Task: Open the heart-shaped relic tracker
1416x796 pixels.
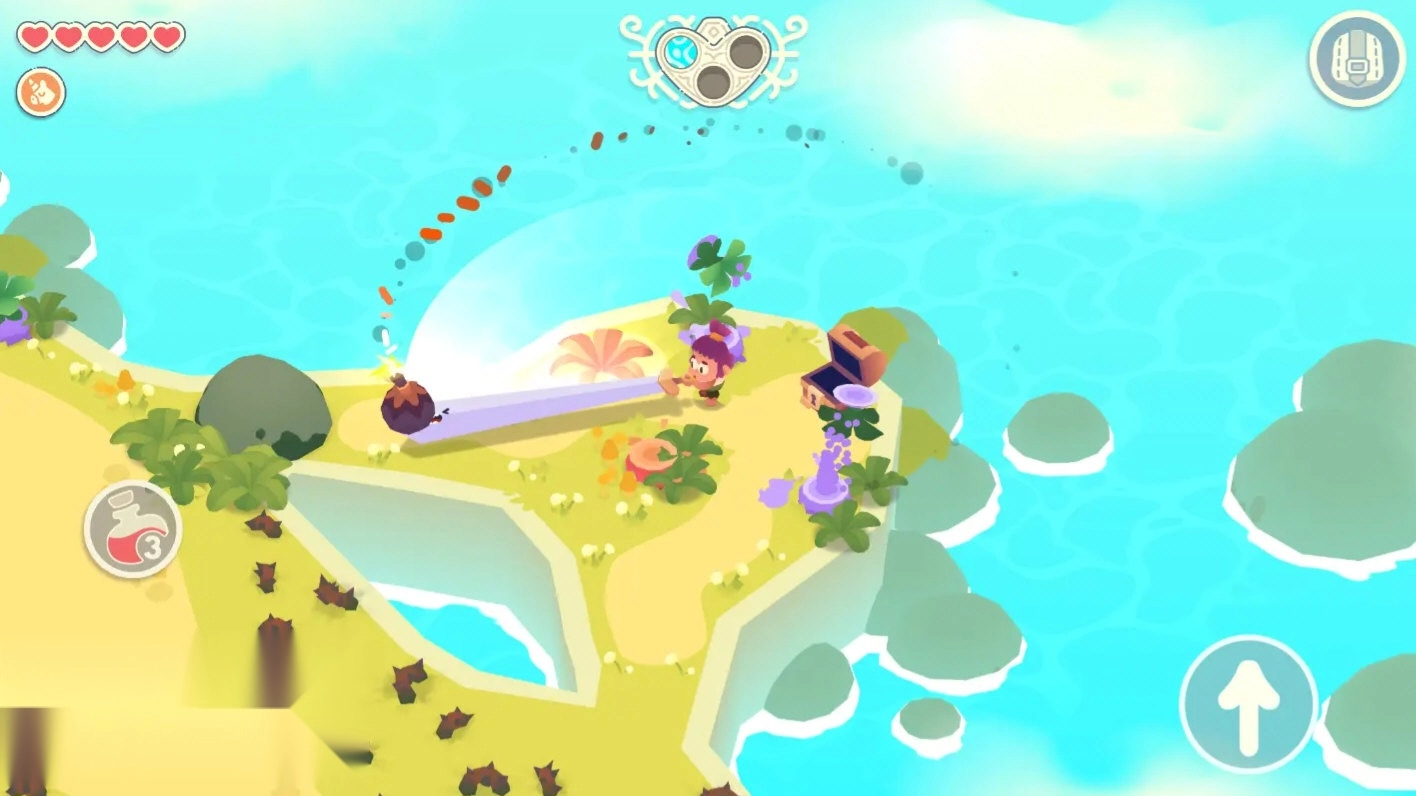Action: (x=712, y=58)
